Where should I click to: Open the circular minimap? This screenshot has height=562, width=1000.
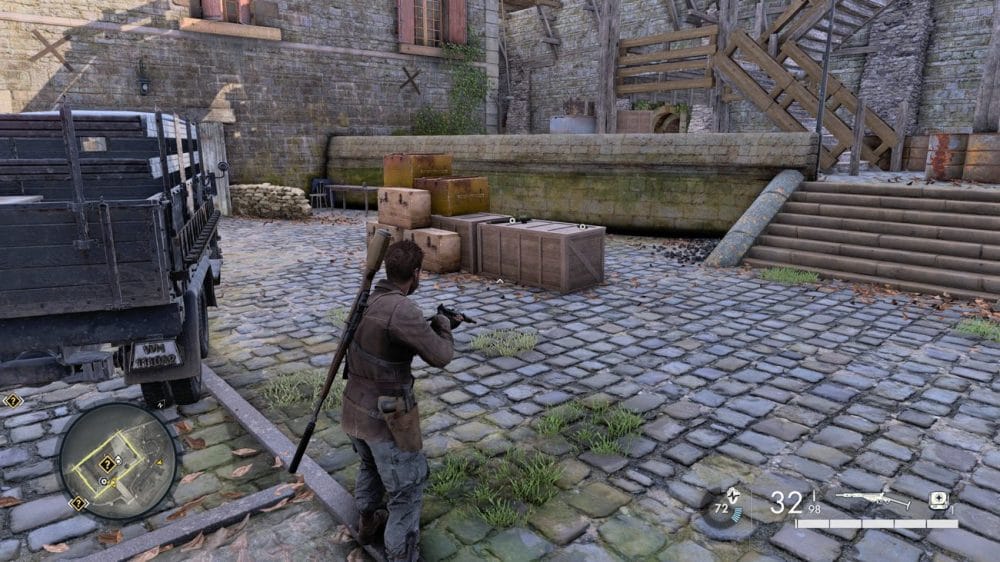tap(117, 461)
